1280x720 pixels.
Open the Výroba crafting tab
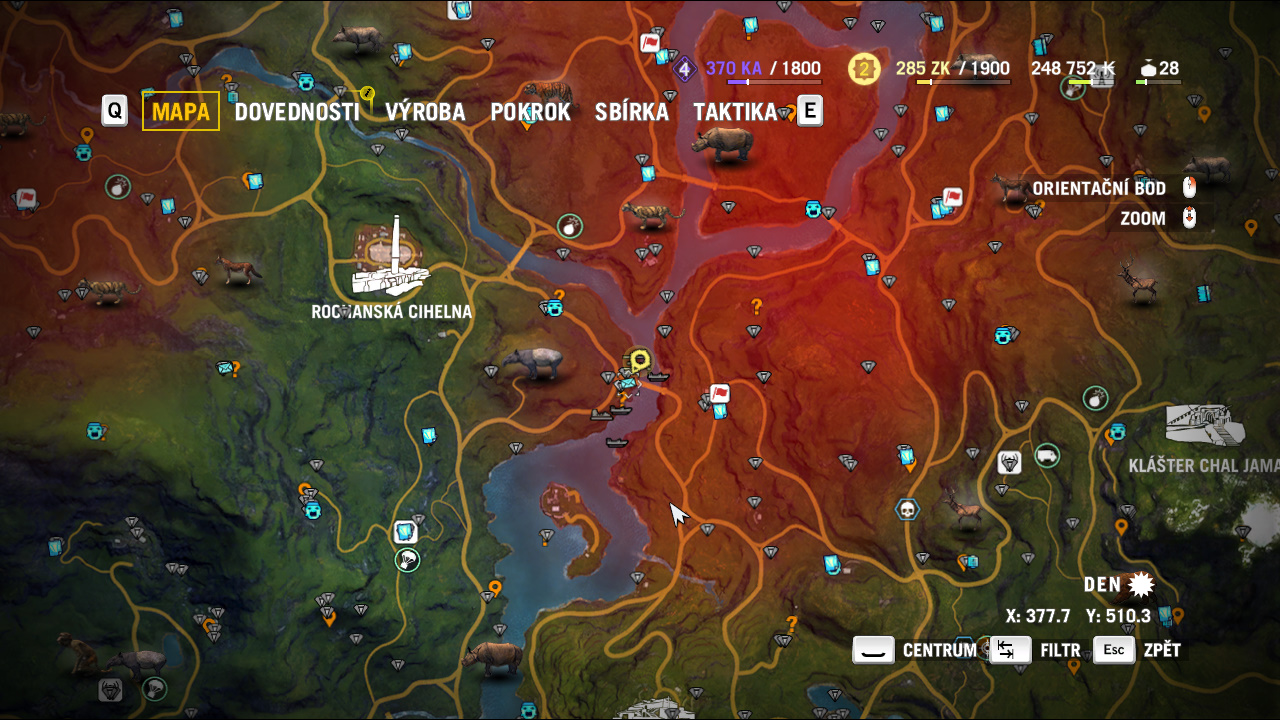(x=425, y=111)
